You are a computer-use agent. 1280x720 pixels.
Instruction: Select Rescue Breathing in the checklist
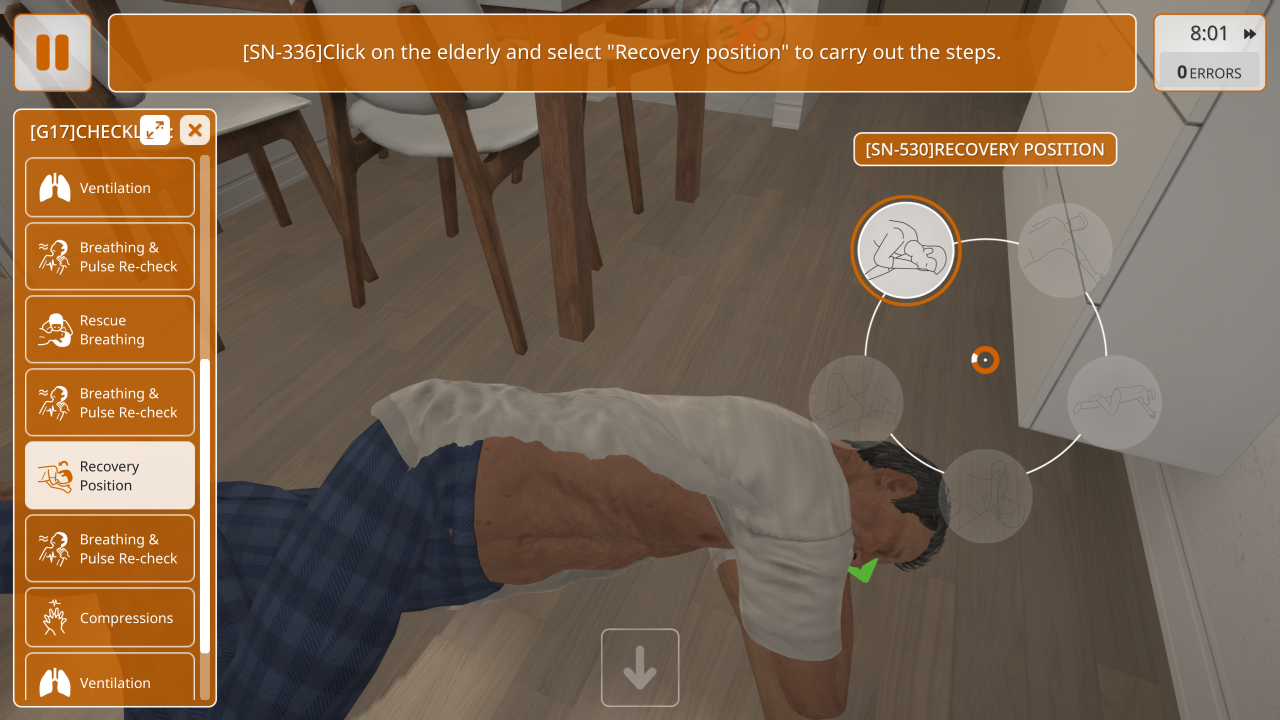coord(110,330)
